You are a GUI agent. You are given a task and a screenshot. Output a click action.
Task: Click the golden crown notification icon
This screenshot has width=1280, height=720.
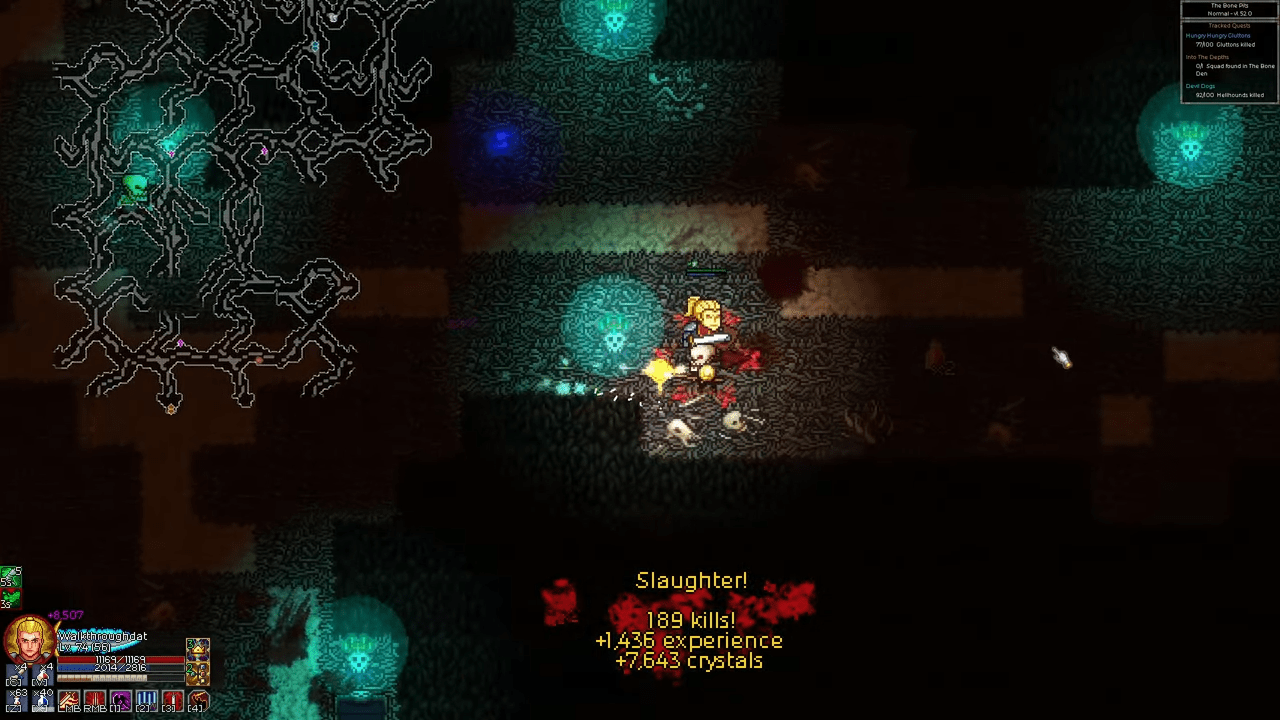point(198,649)
